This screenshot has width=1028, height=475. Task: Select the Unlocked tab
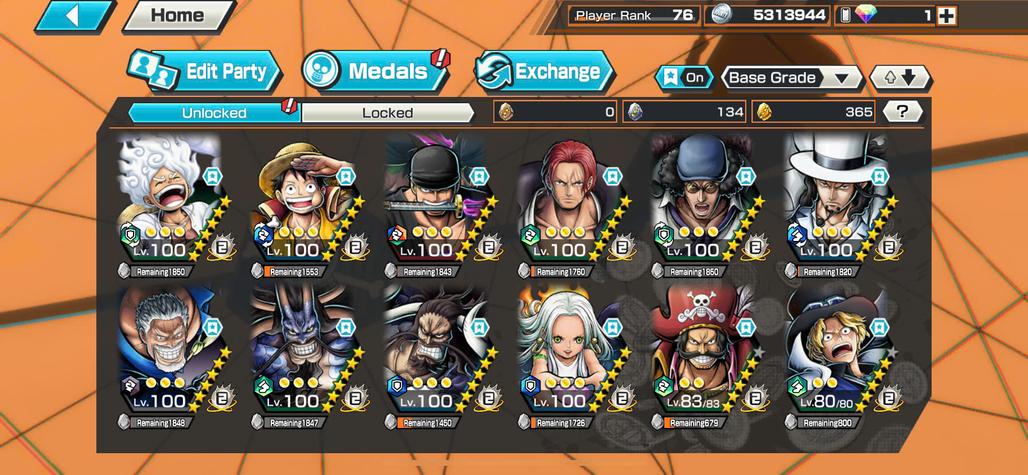pyautogui.click(x=214, y=113)
